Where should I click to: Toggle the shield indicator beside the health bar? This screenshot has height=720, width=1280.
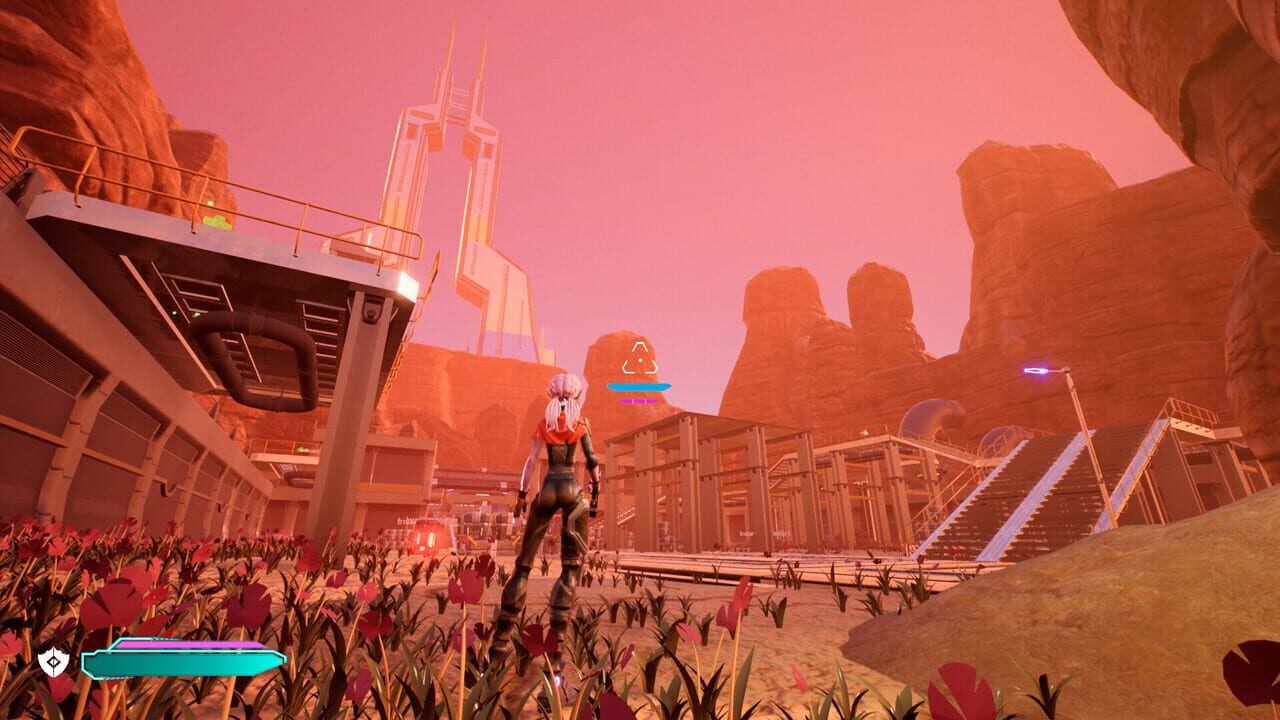coord(52,659)
